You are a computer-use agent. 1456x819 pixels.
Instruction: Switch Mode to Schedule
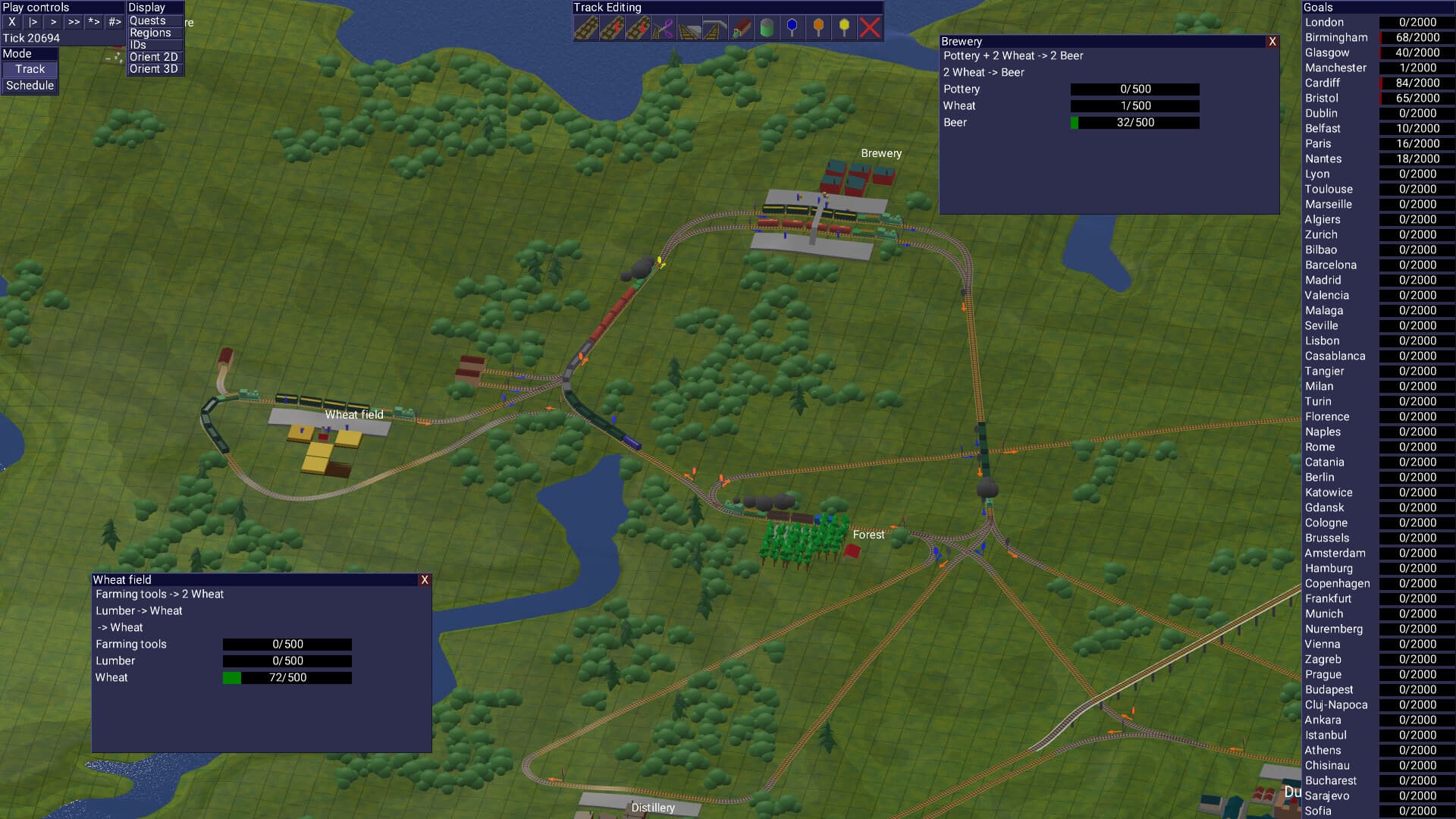coord(30,85)
